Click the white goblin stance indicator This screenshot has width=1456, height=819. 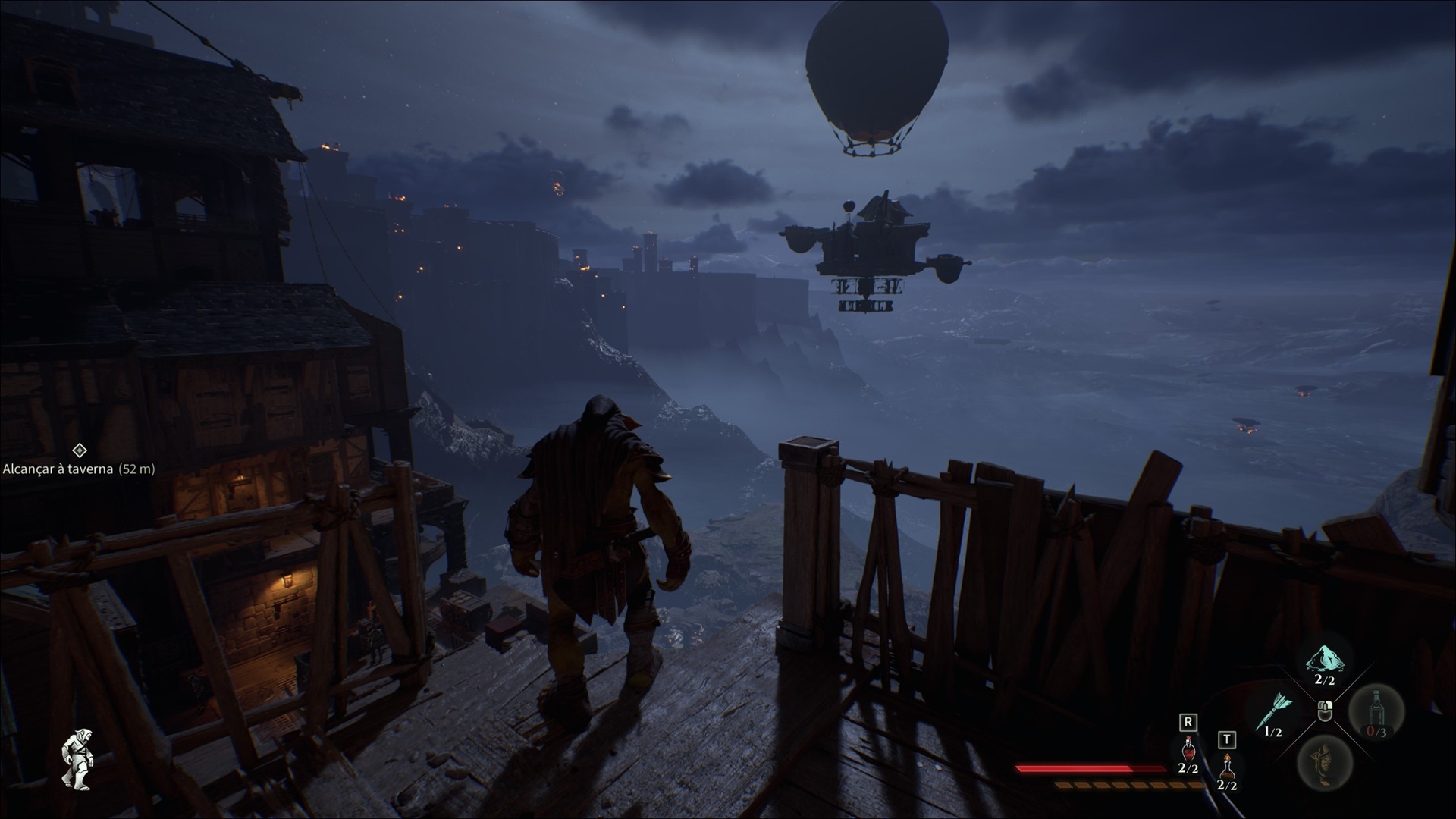(75, 759)
